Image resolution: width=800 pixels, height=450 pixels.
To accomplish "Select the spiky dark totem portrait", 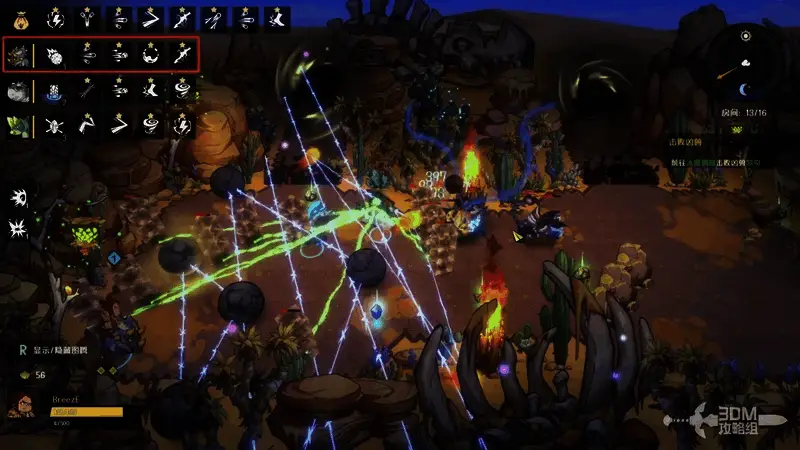I will (x=19, y=54).
